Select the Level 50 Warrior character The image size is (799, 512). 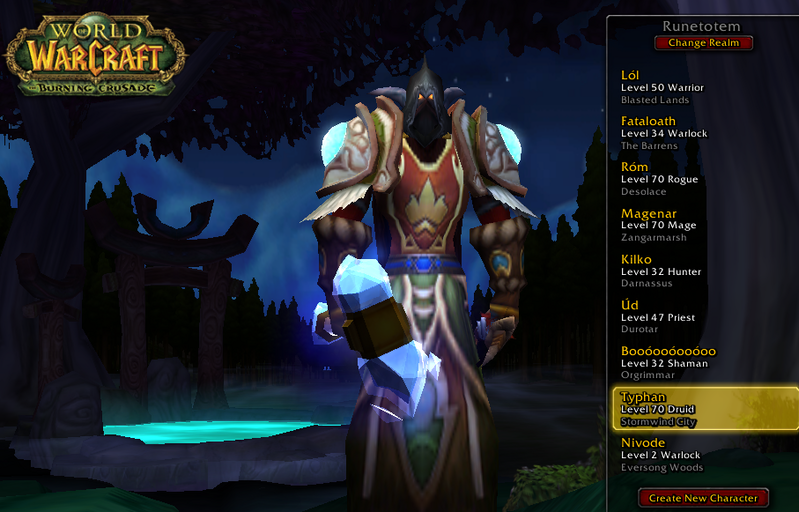(700, 87)
